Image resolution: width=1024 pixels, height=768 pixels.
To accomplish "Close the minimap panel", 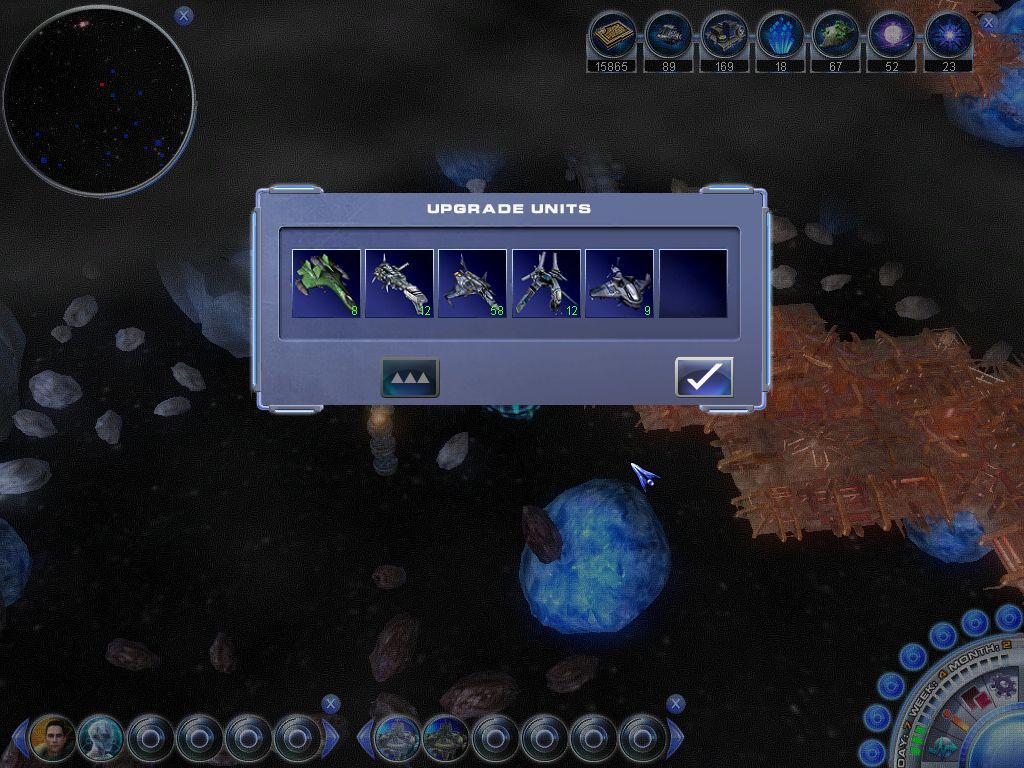I will click(x=183, y=15).
